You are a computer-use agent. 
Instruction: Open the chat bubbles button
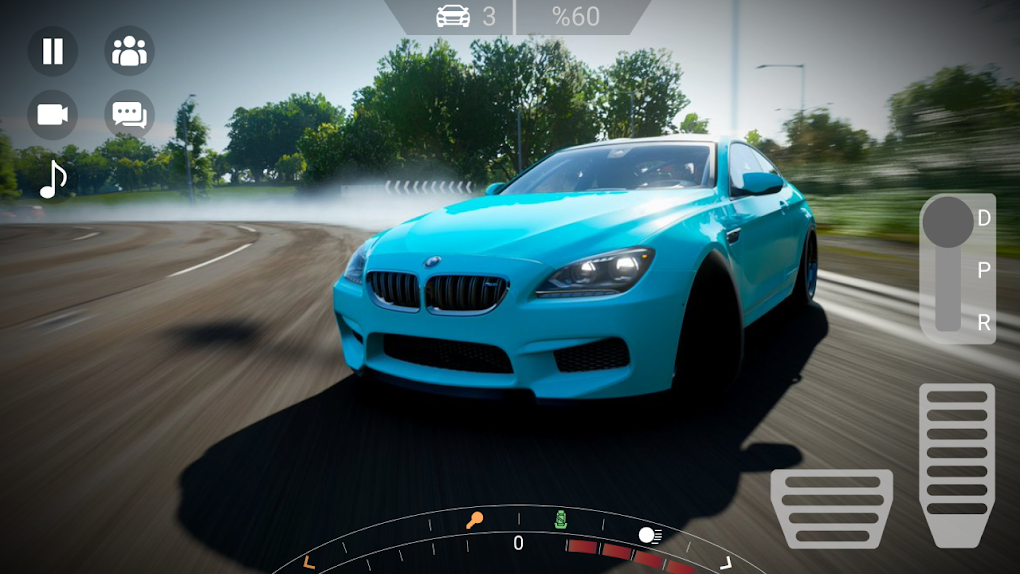129,114
